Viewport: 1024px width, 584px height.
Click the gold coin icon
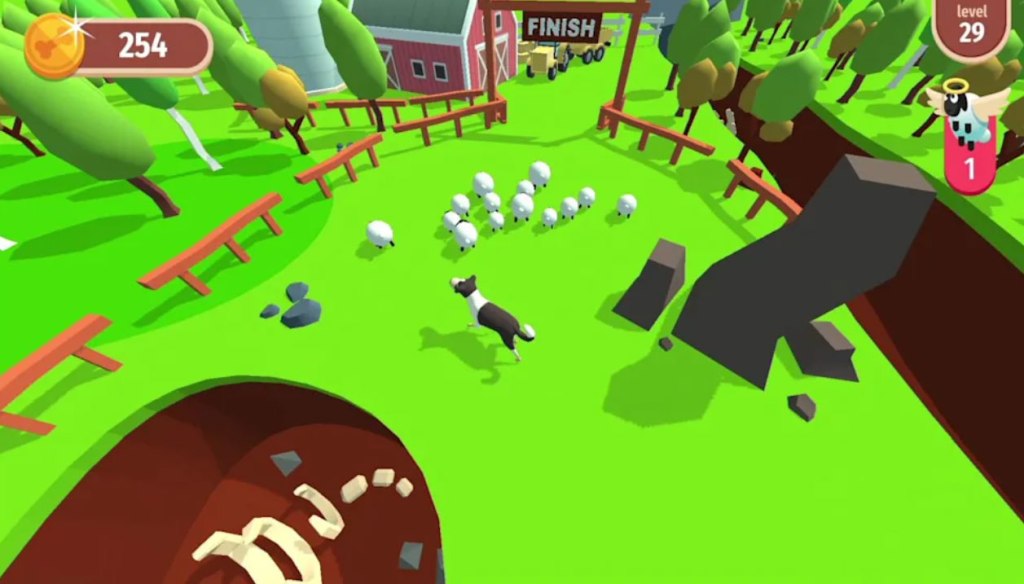pos(54,44)
